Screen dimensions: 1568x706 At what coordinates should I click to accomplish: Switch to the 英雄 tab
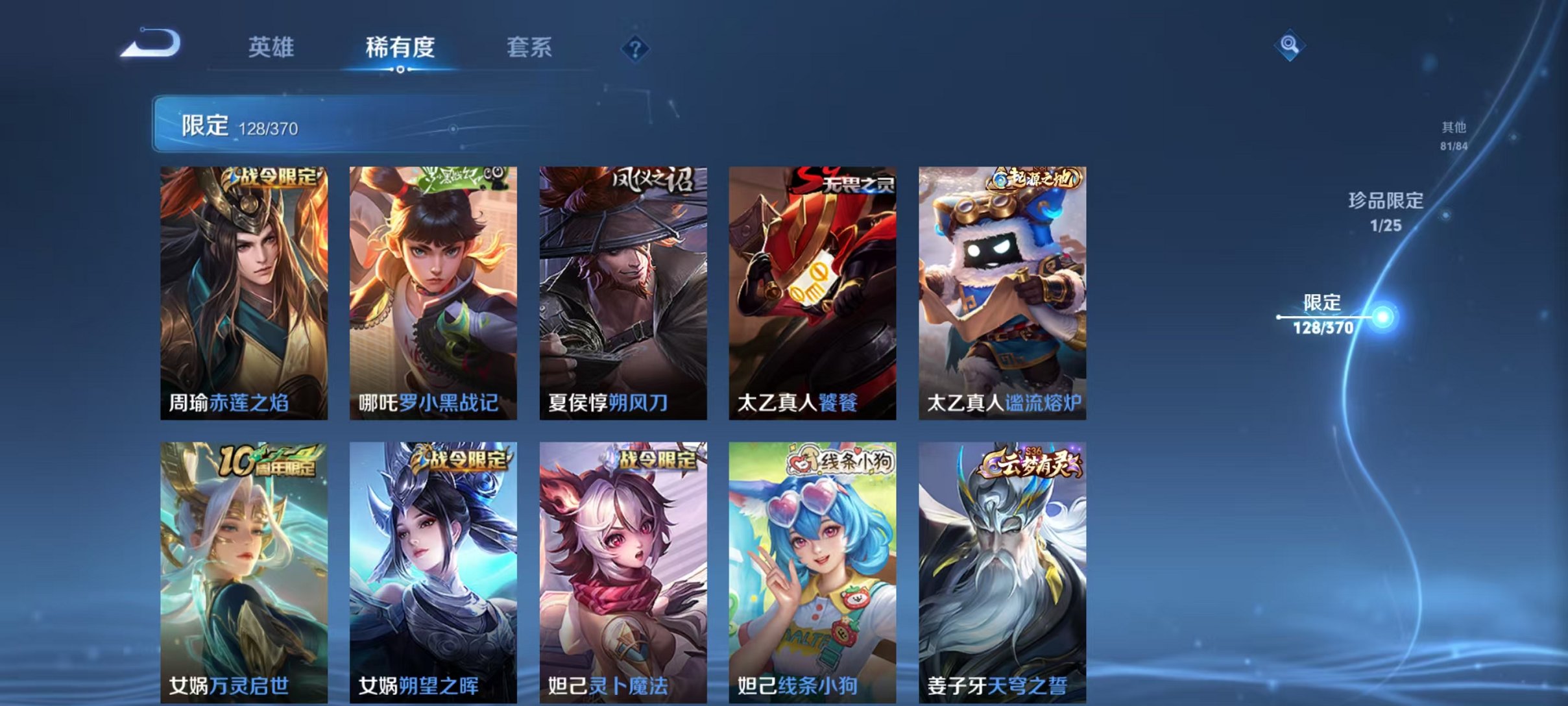272,46
